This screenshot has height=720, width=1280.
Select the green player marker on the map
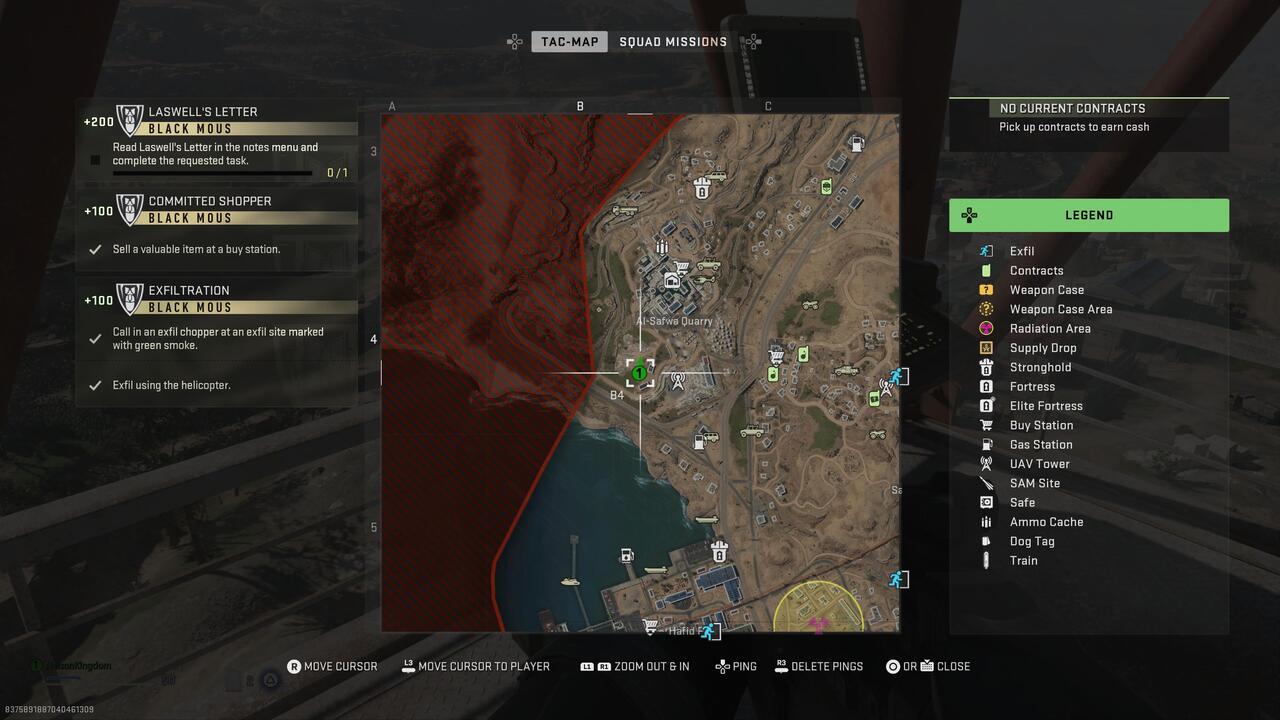(639, 372)
